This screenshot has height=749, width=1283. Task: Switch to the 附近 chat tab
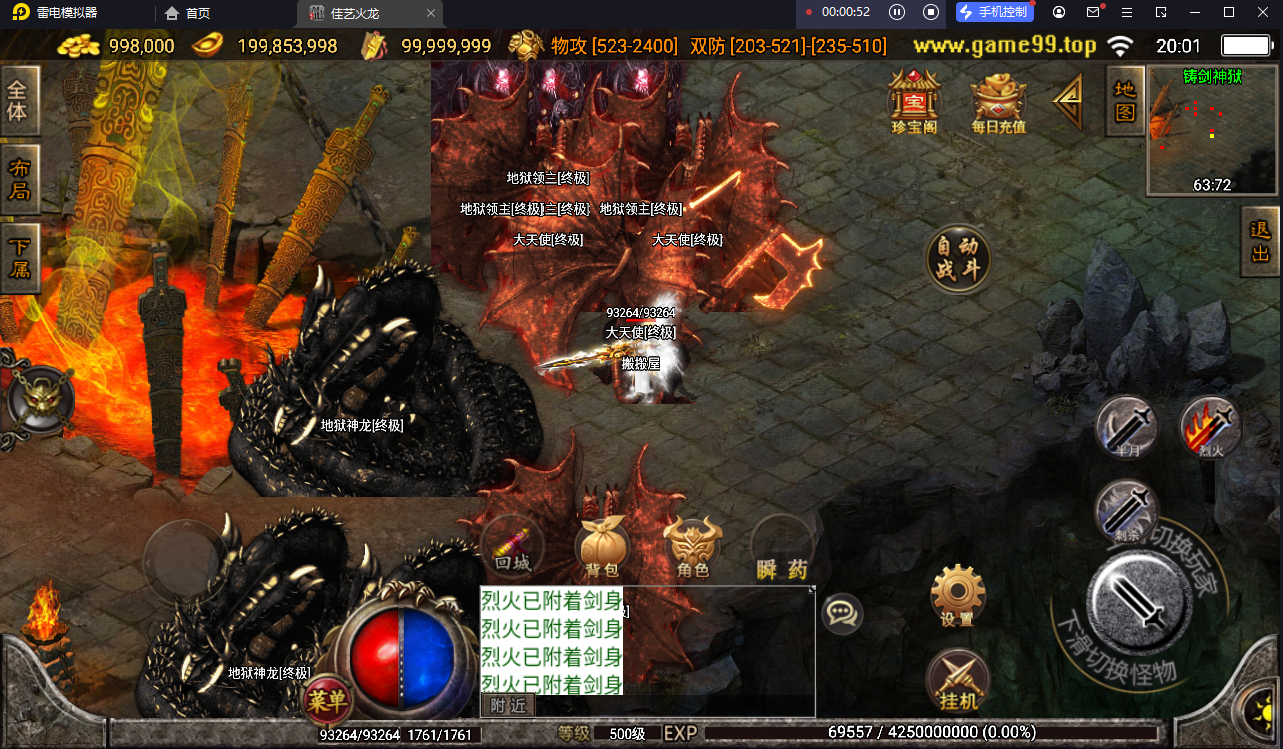(508, 706)
